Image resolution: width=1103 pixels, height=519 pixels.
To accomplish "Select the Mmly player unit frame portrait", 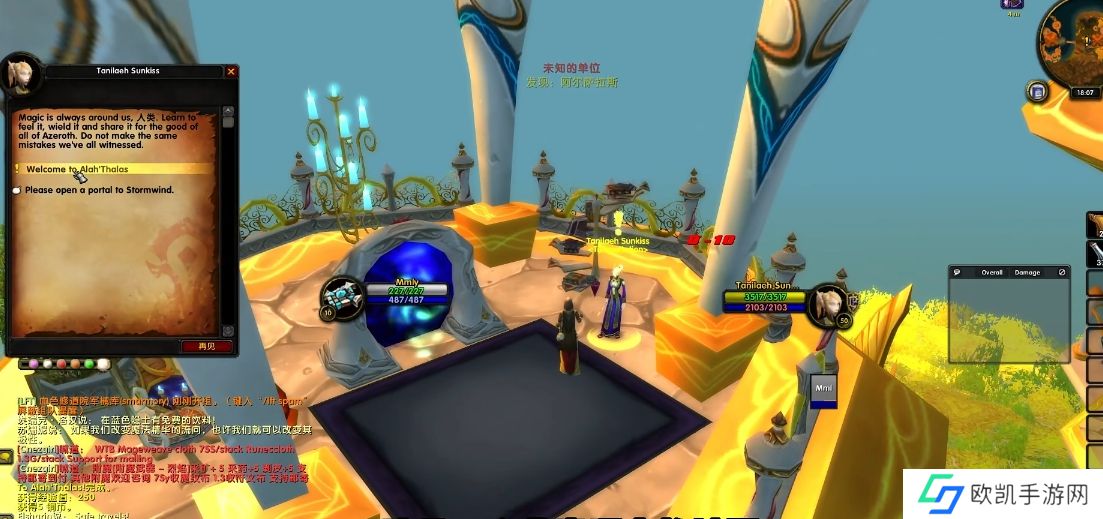I will coord(339,296).
